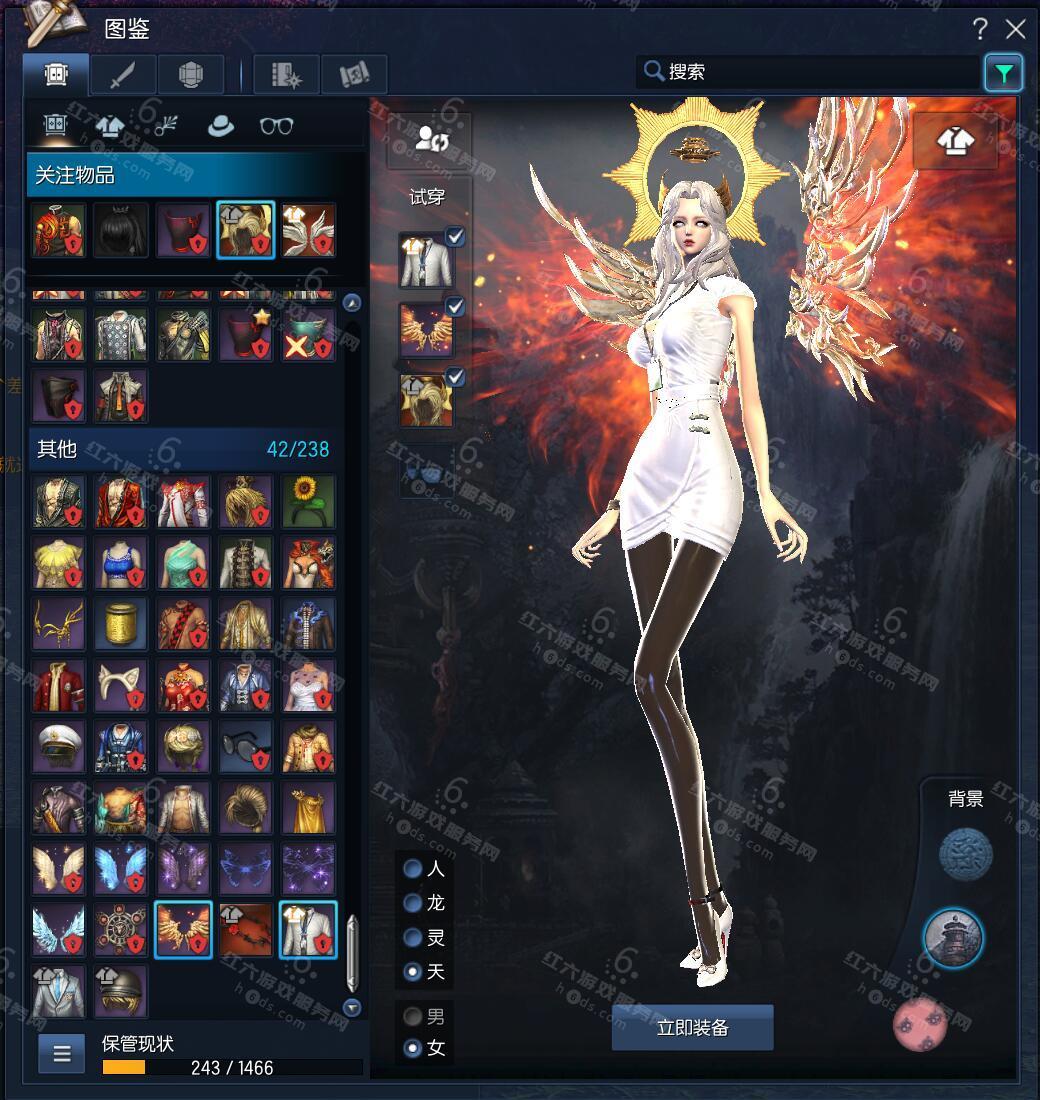Click the 搜索 search field

coord(810,72)
